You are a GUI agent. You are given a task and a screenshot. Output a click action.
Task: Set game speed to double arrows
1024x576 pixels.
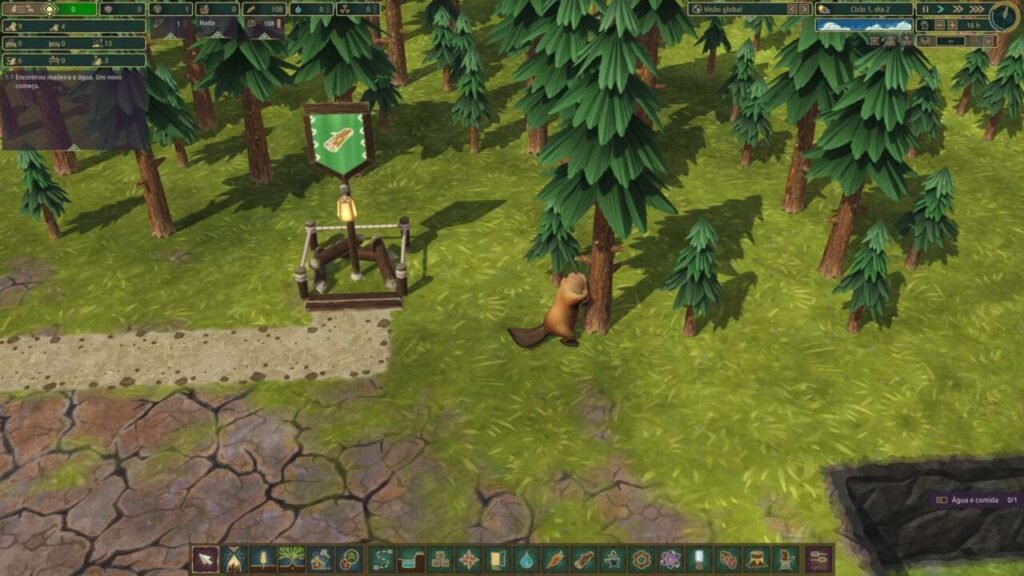tap(958, 9)
